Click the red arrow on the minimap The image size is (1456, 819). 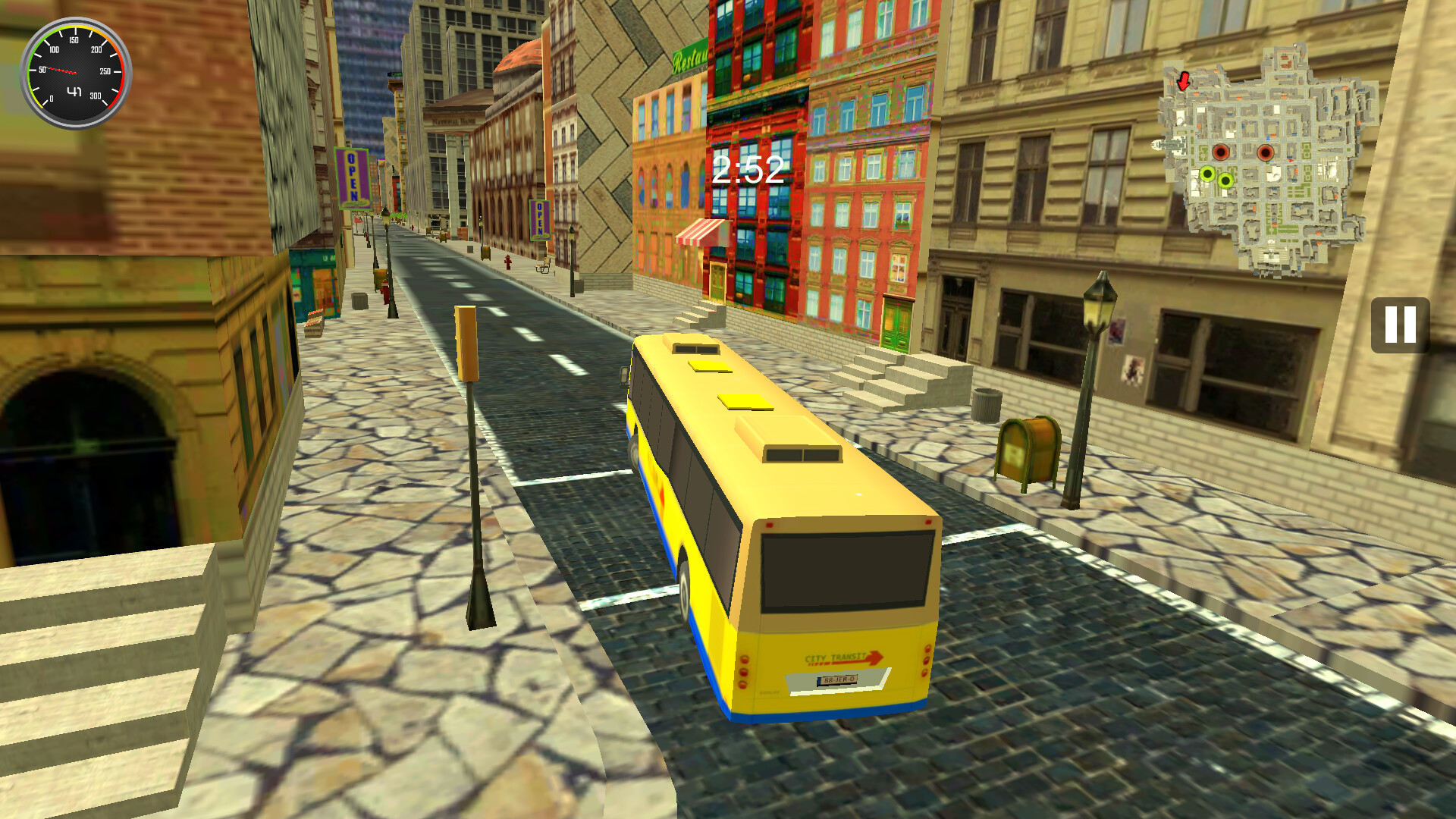click(1185, 81)
